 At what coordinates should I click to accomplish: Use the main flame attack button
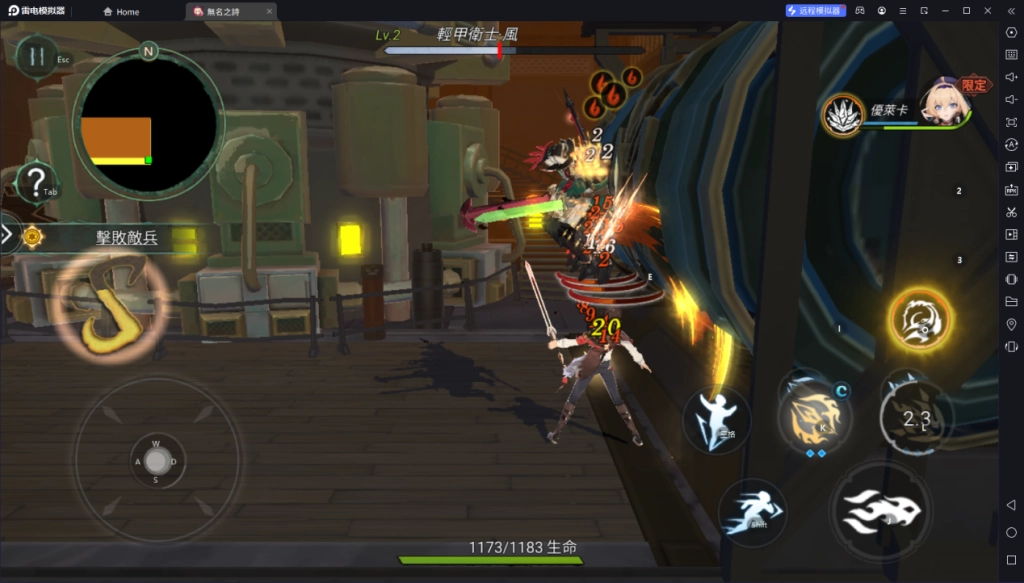pos(881,512)
